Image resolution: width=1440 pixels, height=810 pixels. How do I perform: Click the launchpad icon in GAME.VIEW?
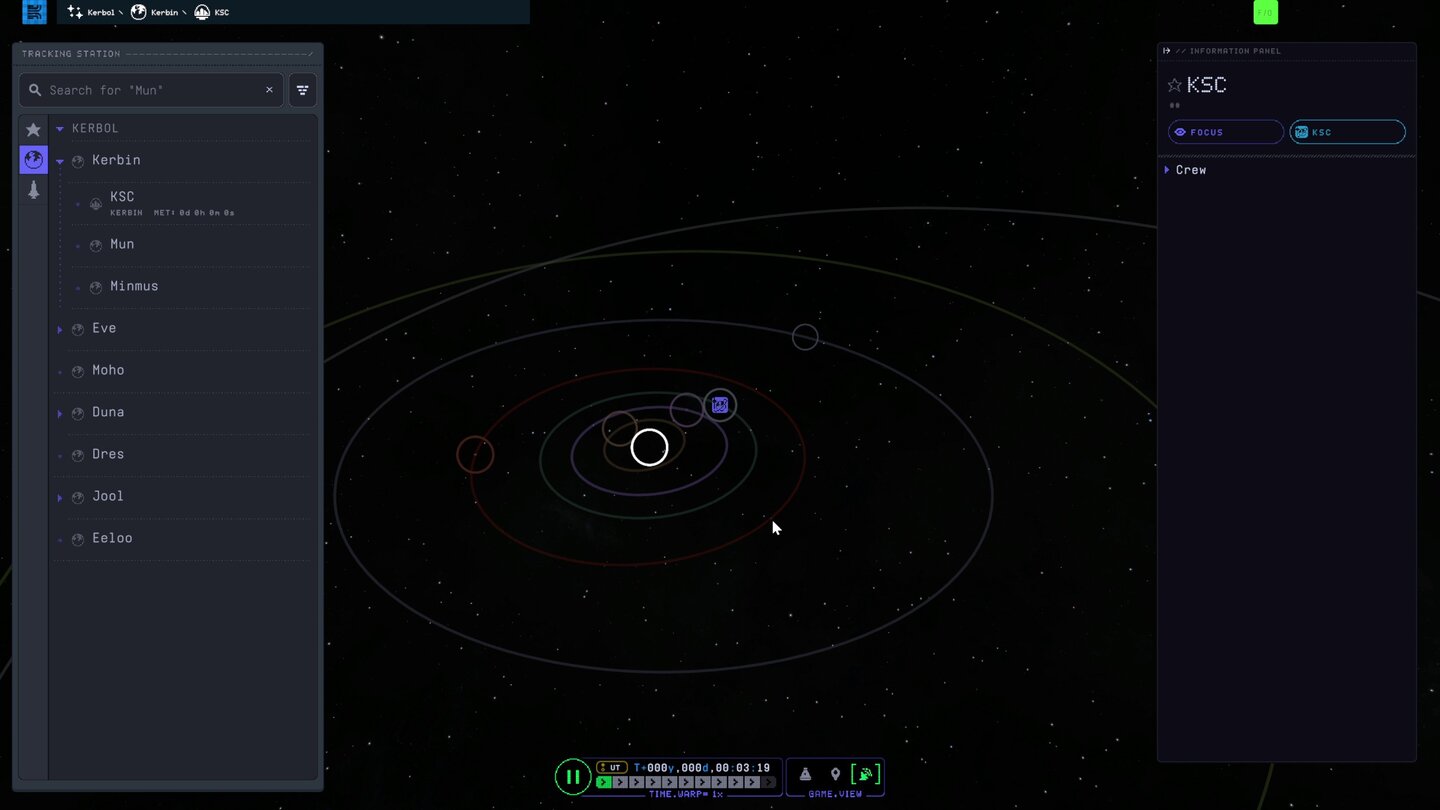[x=804, y=773]
